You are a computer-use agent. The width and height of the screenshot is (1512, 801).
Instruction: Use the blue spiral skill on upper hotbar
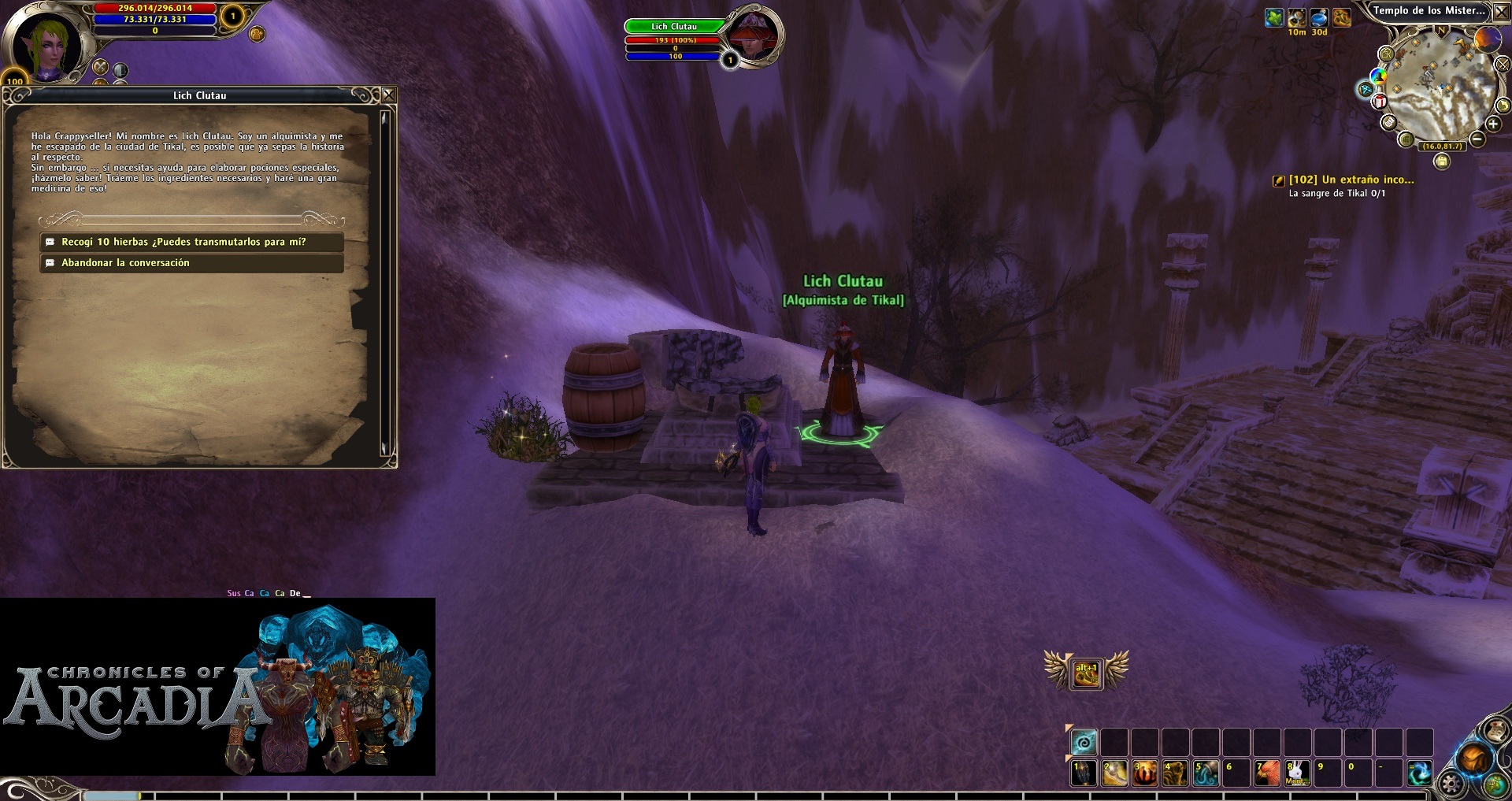coord(1084,742)
